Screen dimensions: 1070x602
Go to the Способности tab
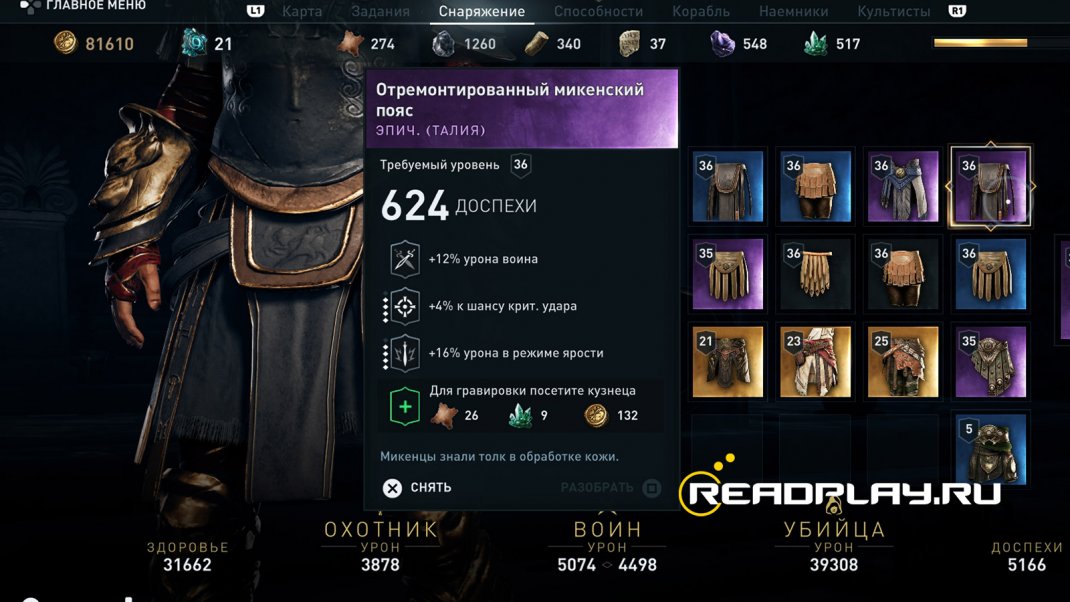tap(598, 12)
